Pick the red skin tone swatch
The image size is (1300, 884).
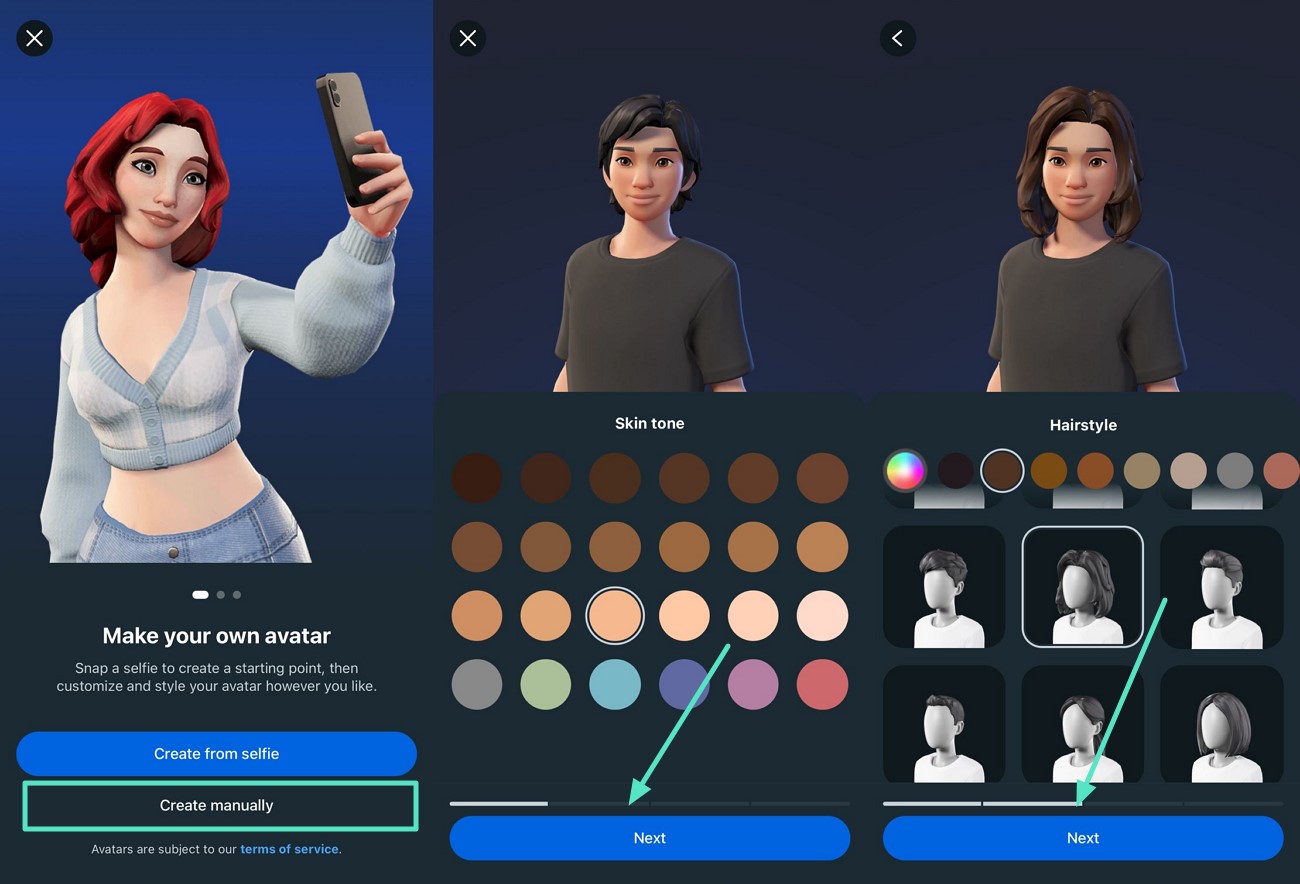click(x=822, y=685)
